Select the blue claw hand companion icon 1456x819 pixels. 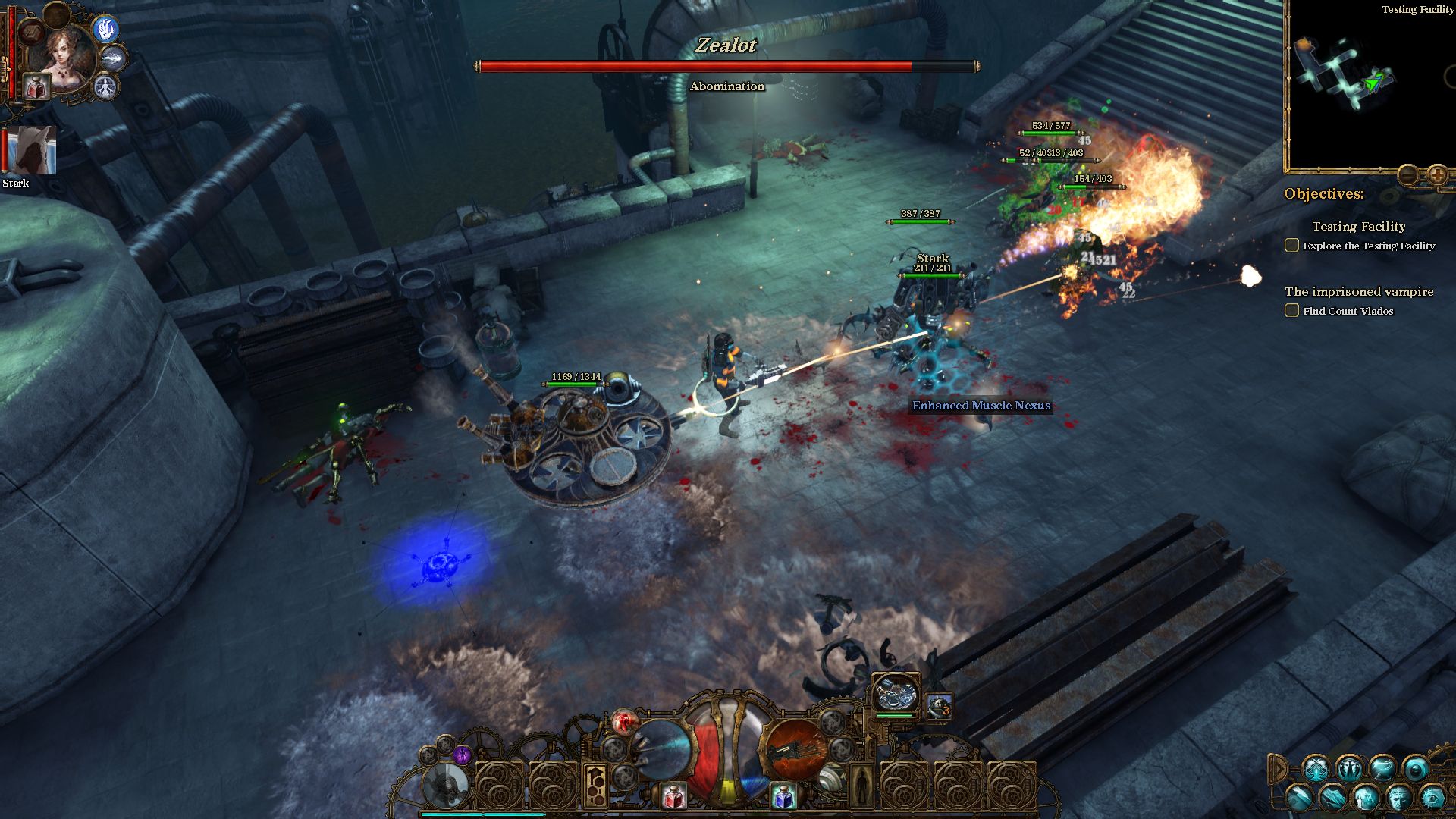pyautogui.click(x=106, y=30)
